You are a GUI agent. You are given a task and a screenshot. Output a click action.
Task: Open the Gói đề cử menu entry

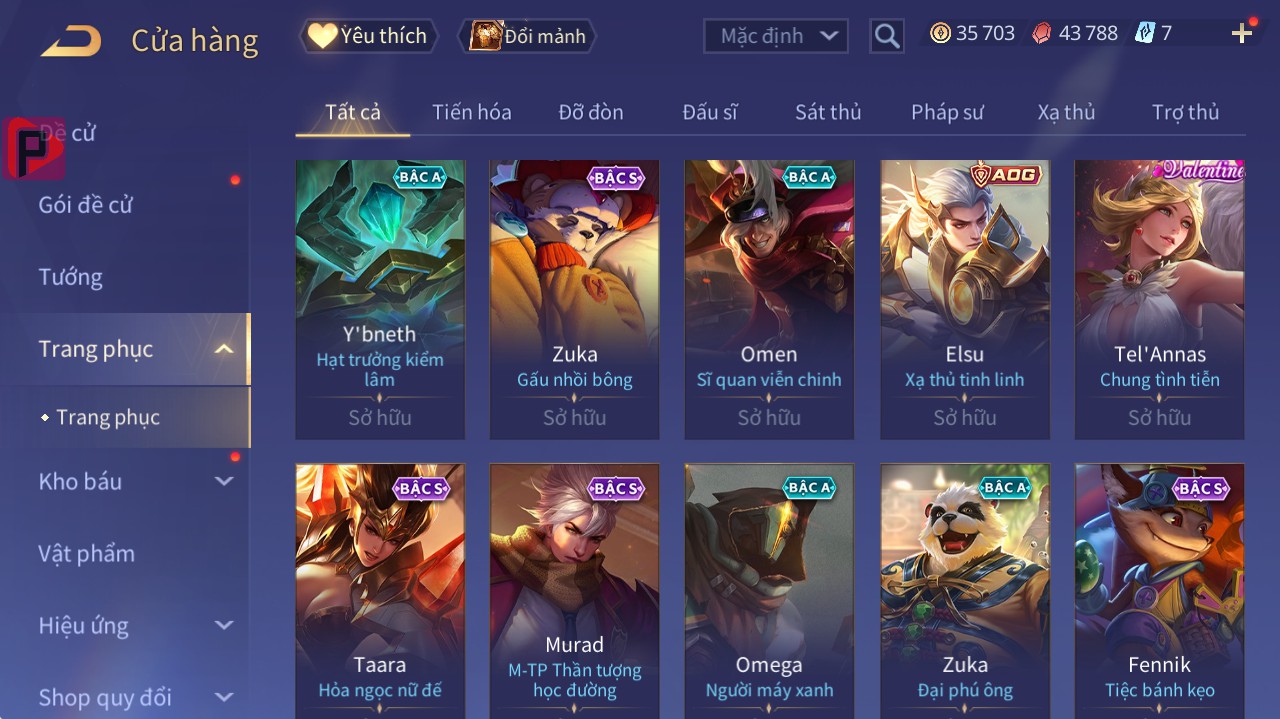tap(86, 205)
